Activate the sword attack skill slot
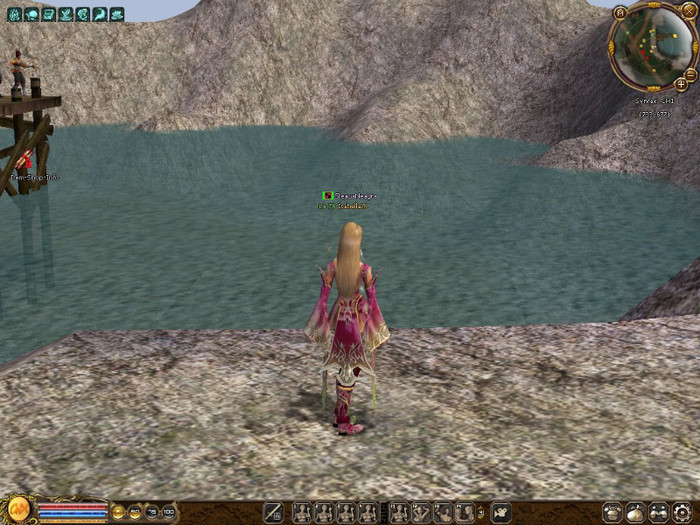This screenshot has height=525, width=700. pyautogui.click(x=272, y=512)
